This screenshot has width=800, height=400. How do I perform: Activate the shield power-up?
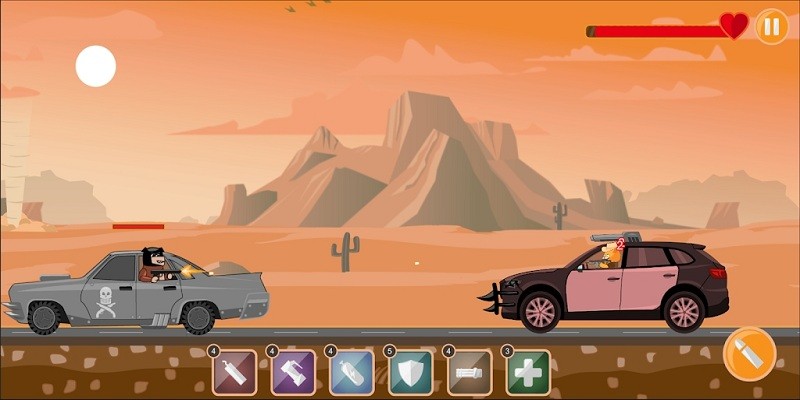click(x=411, y=372)
